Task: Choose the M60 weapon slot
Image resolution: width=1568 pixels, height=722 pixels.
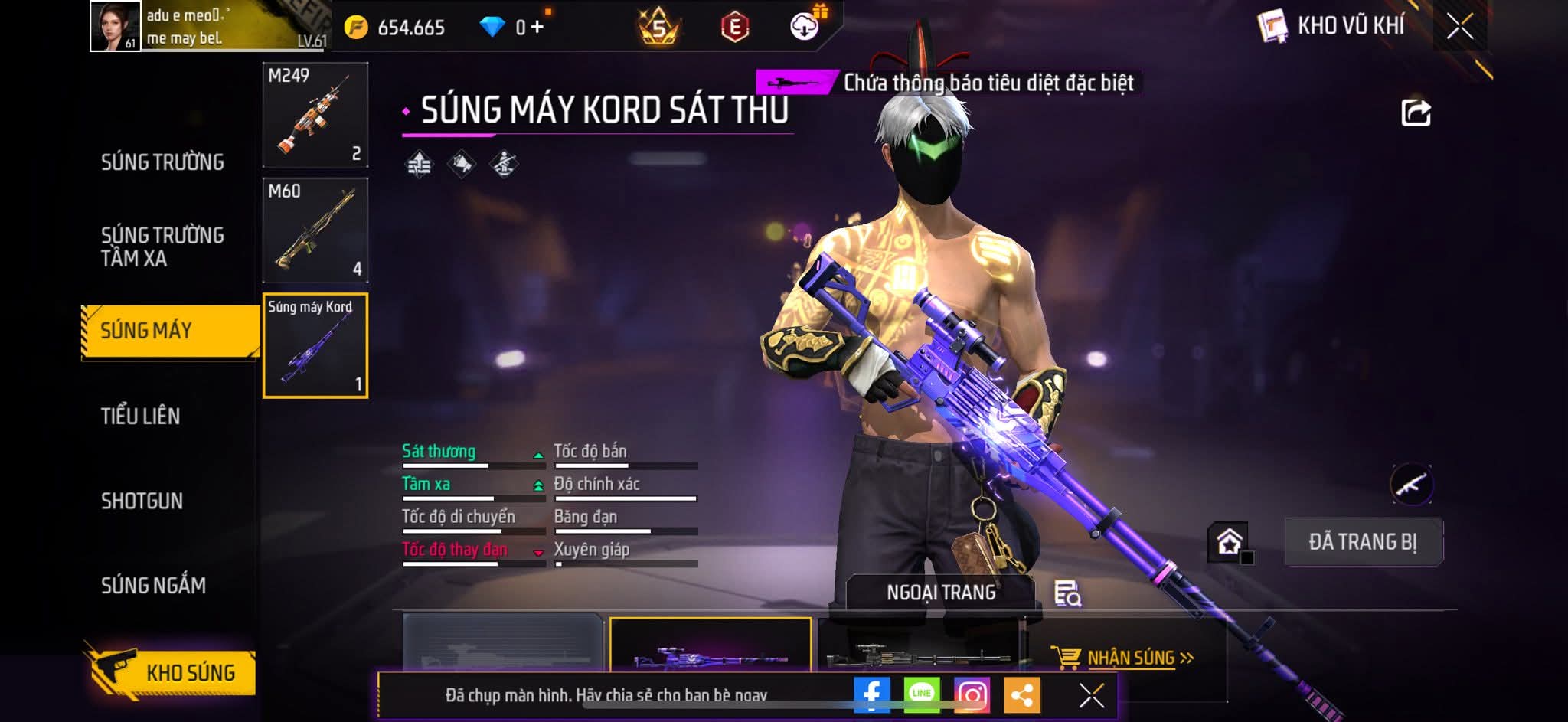Action: coord(315,230)
